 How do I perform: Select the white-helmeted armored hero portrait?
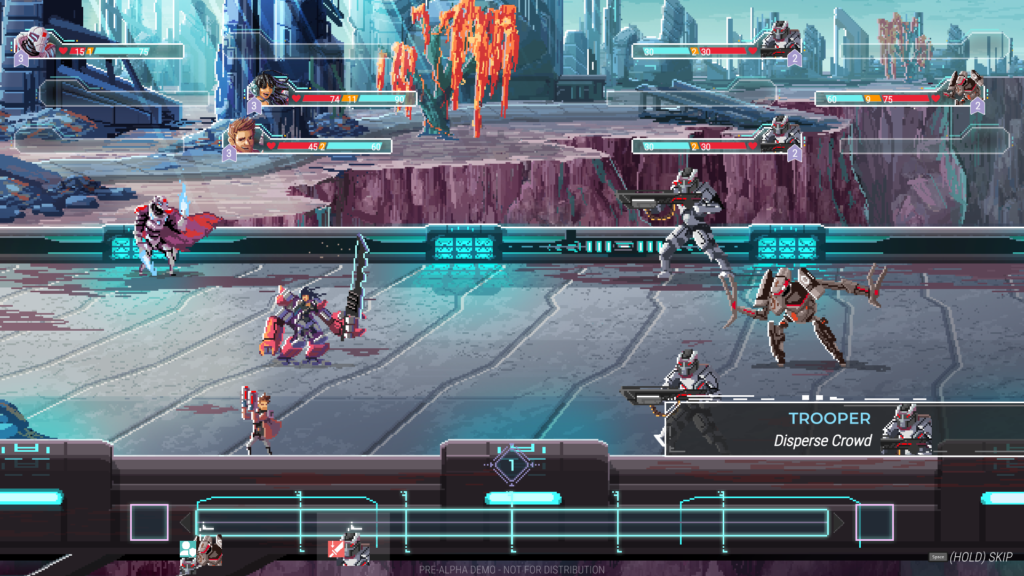(x=31, y=45)
